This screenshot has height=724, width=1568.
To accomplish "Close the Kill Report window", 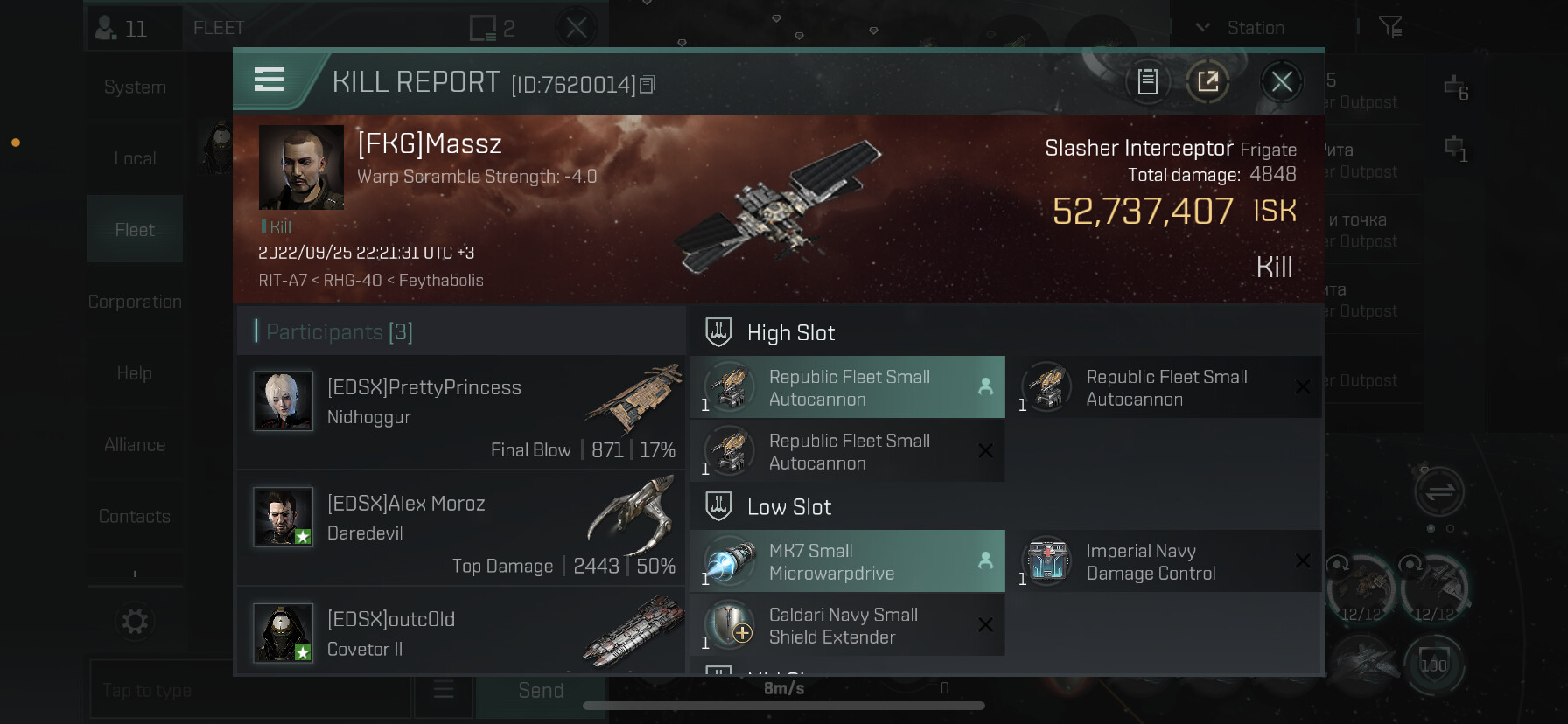I will pos(1281,82).
